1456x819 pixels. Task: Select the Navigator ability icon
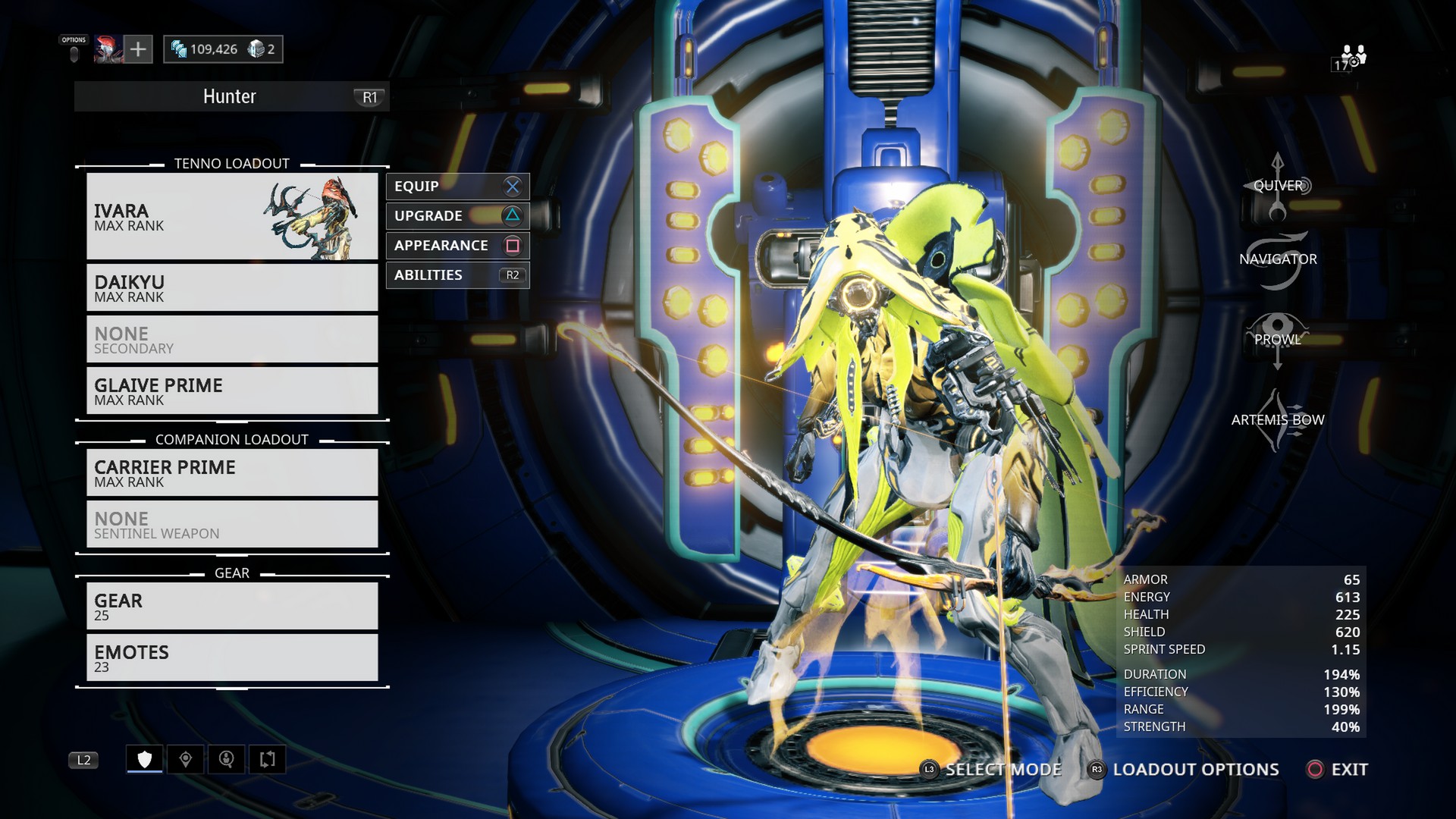(x=1278, y=260)
